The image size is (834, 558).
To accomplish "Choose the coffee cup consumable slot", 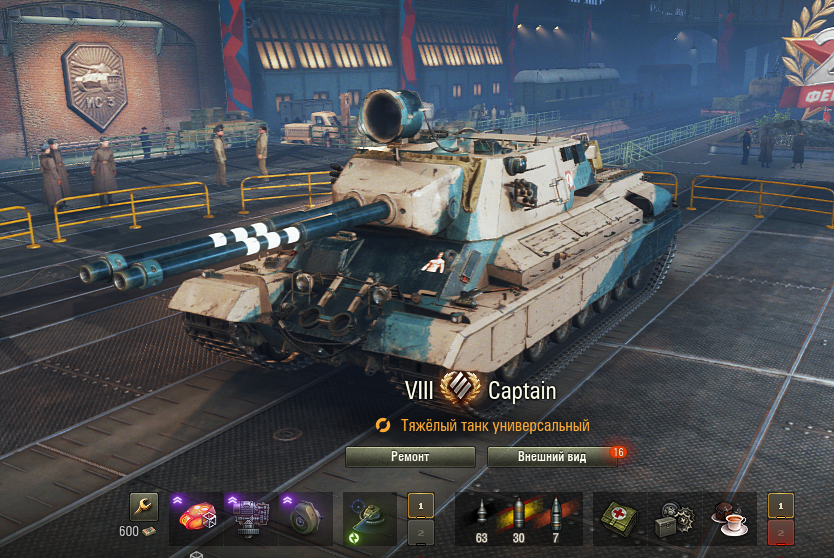I will 728,517.
